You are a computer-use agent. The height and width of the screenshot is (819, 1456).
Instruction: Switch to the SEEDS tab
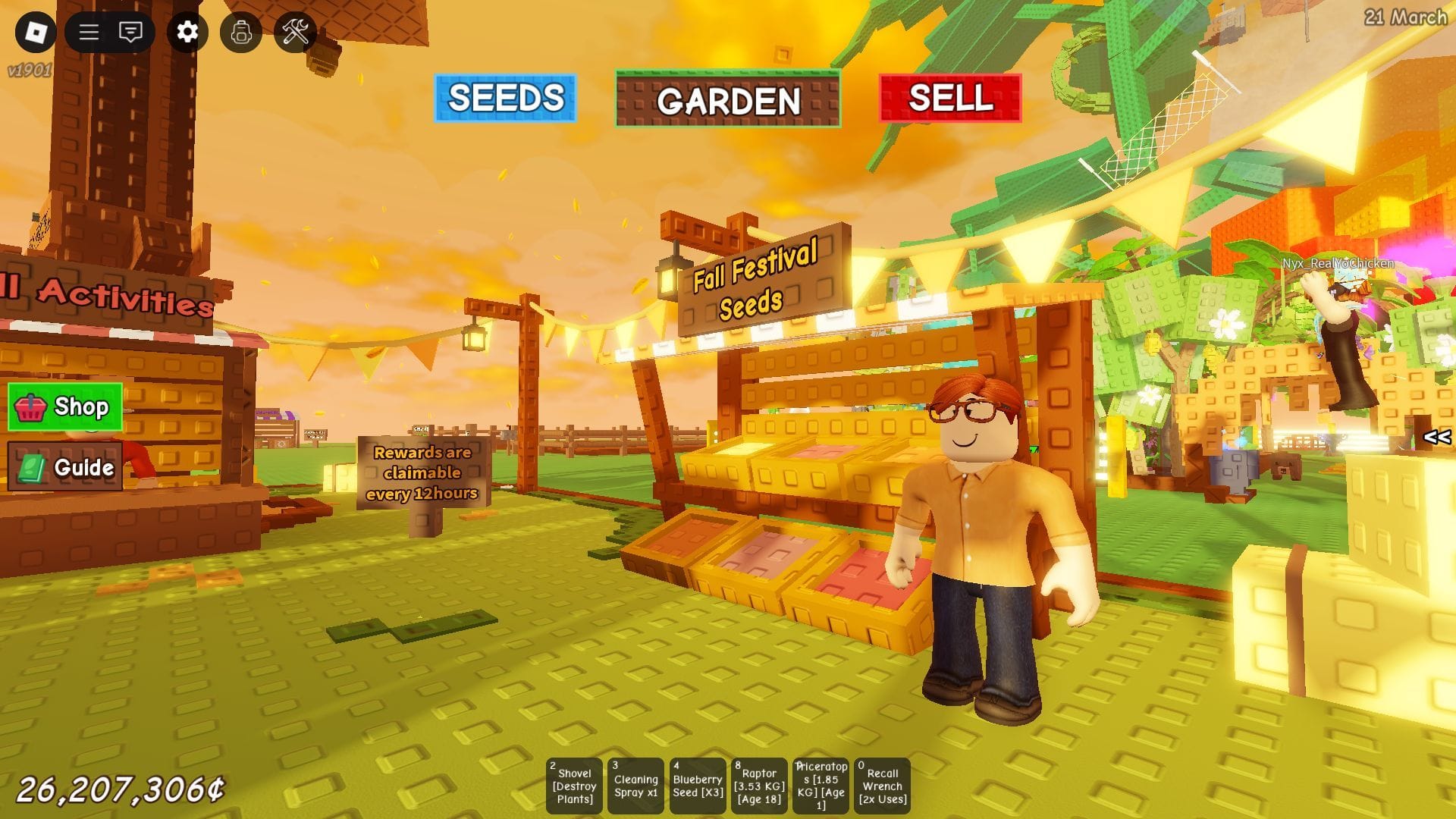click(505, 97)
